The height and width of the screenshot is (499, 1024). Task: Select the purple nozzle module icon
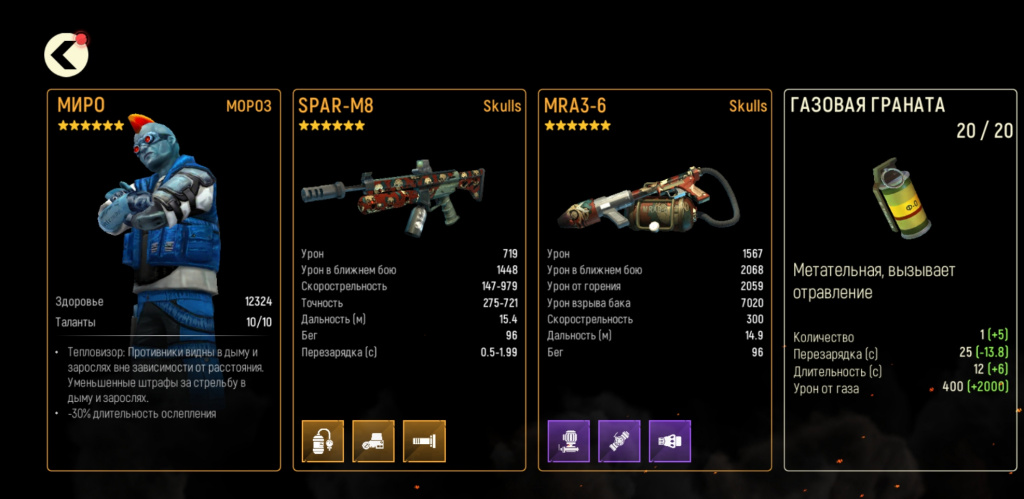click(x=669, y=441)
